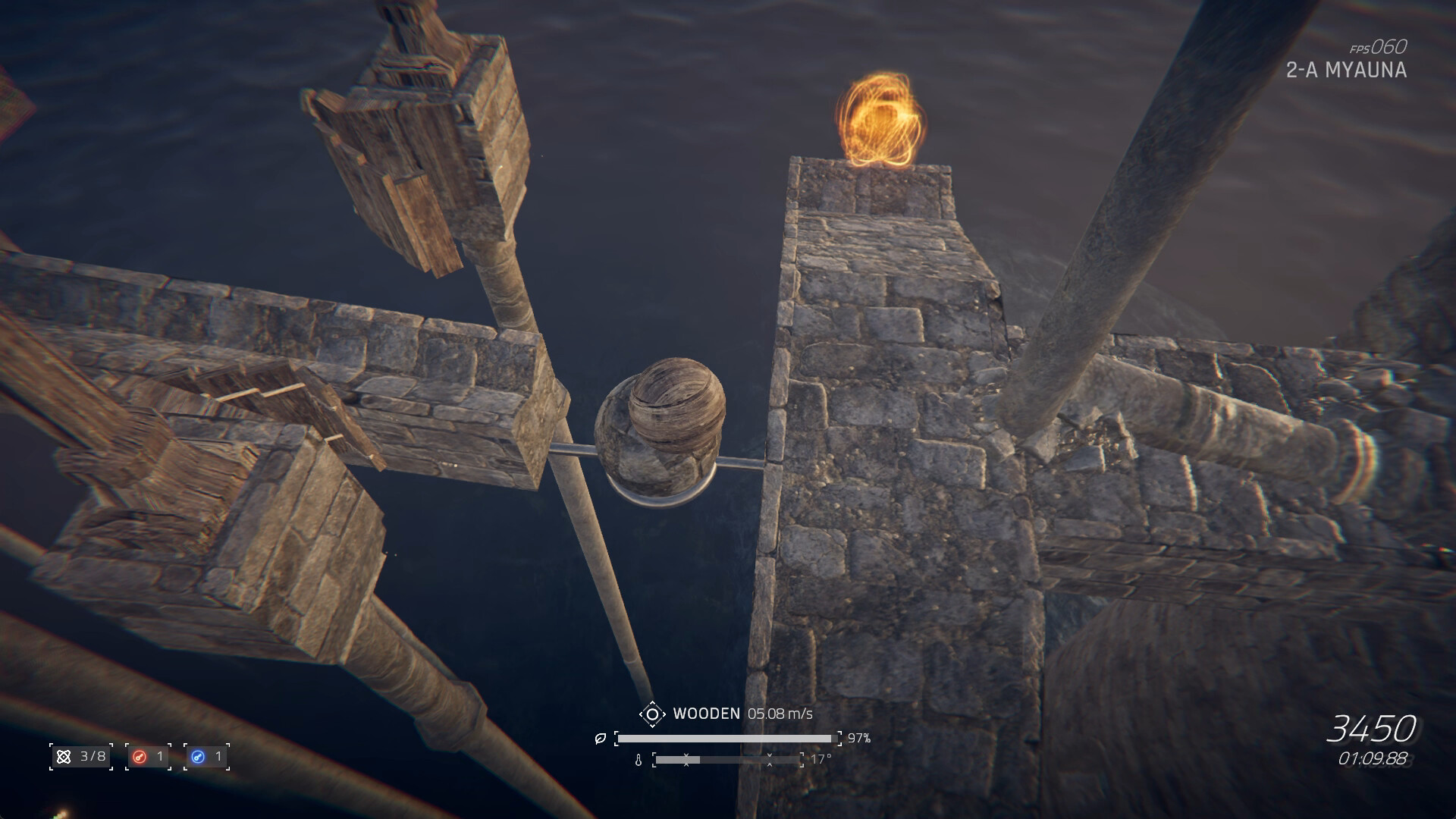Image resolution: width=1456 pixels, height=819 pixels.
Task: Select the red key icon
Action: click(139, 756)
